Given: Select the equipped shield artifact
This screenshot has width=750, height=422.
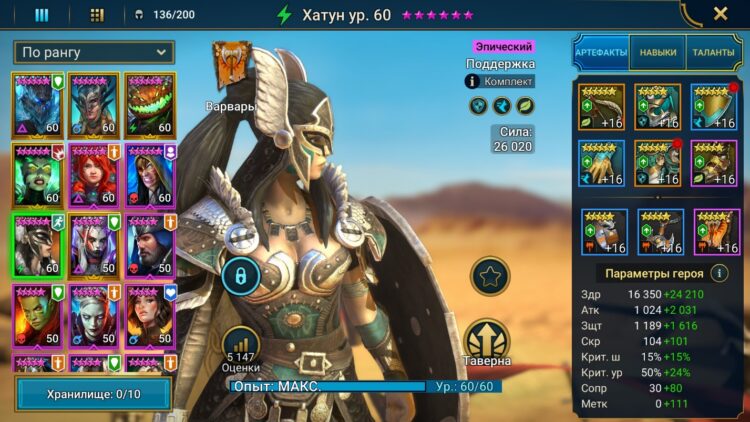Looking at the screenshot, I should 713,107.
